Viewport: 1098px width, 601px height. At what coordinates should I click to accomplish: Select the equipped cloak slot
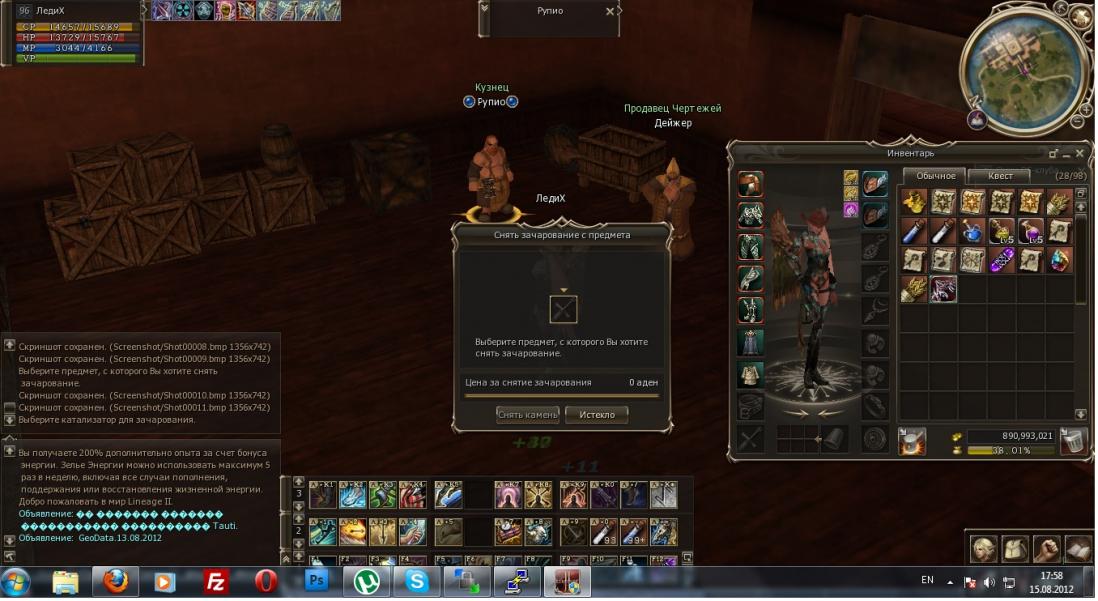click(x=750, y=343)
